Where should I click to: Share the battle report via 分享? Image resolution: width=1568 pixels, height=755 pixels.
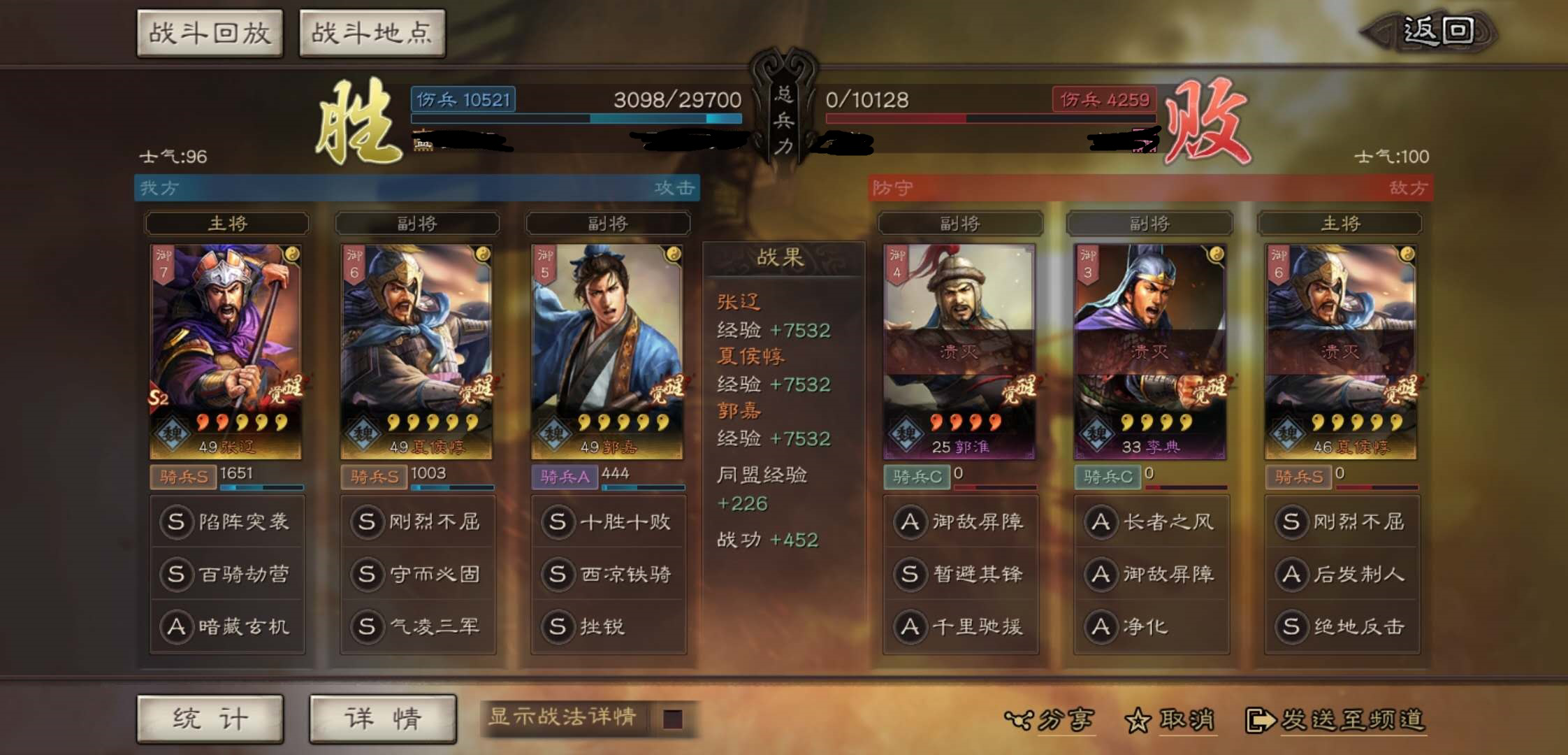tap(1050, 719)
